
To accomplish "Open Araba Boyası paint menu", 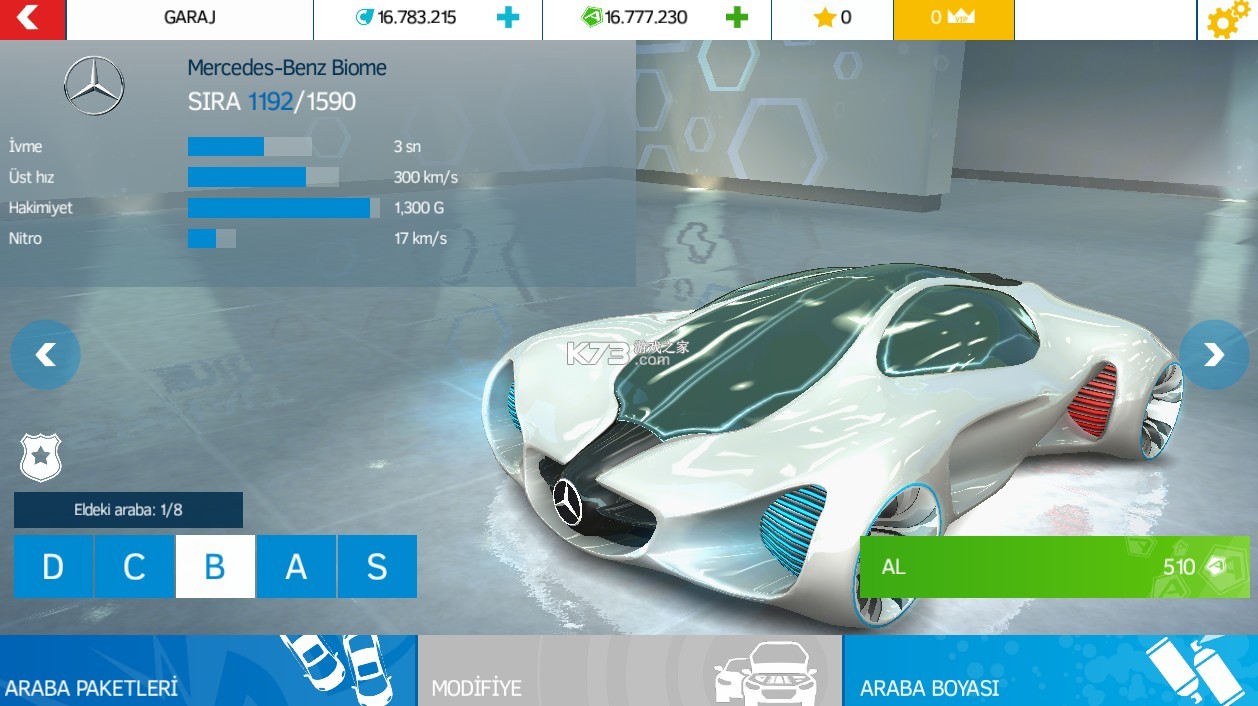I will pos(1050,671).
